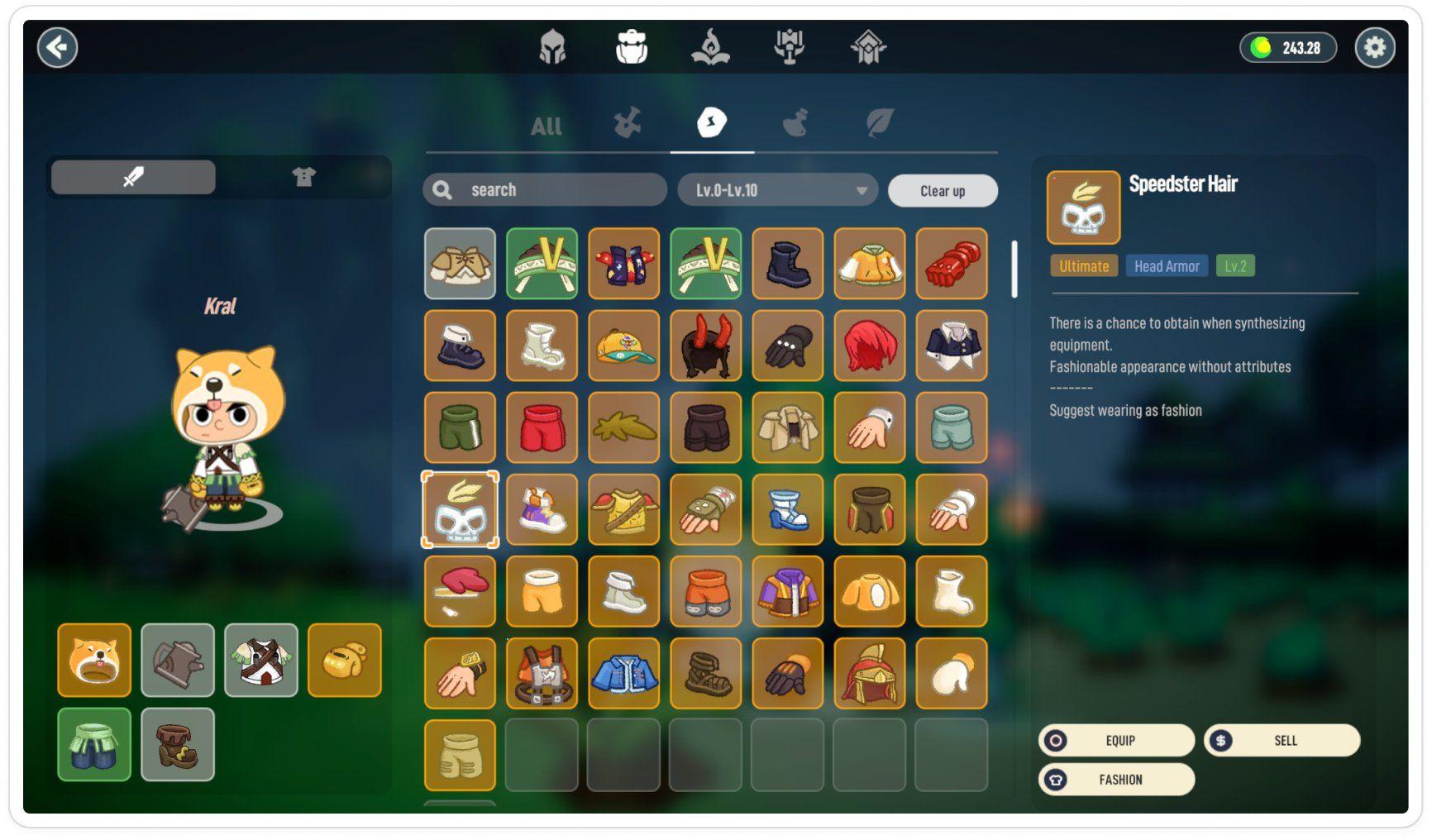Viewport: 1432px width, 840px height.
Task: Open the helmet arena icon in the top bar
Action: (x=552, y=47)
